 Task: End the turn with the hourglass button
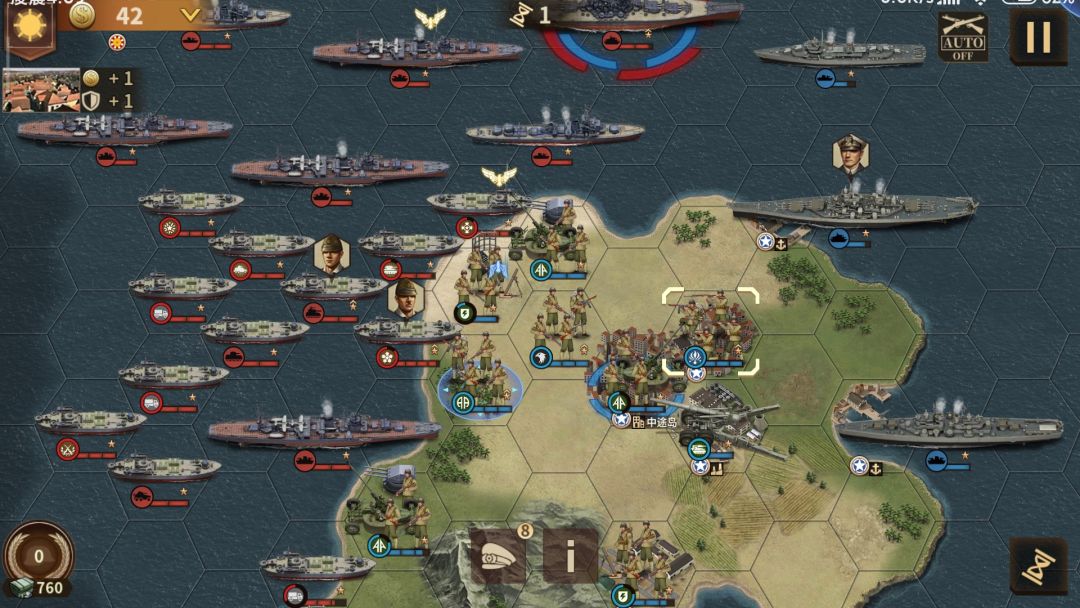point(1038,566)
